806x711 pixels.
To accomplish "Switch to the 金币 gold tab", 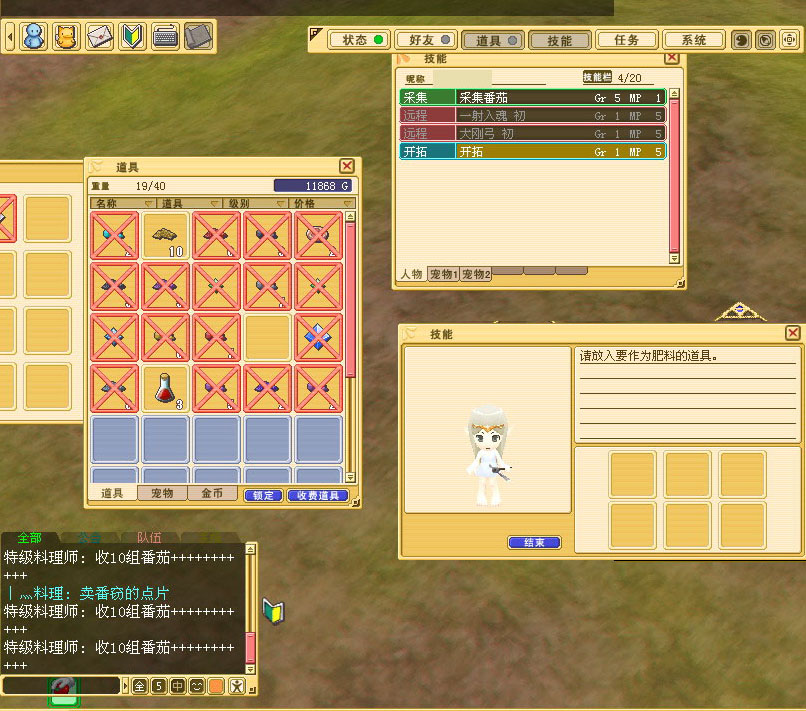I will [x=213, y=494].
